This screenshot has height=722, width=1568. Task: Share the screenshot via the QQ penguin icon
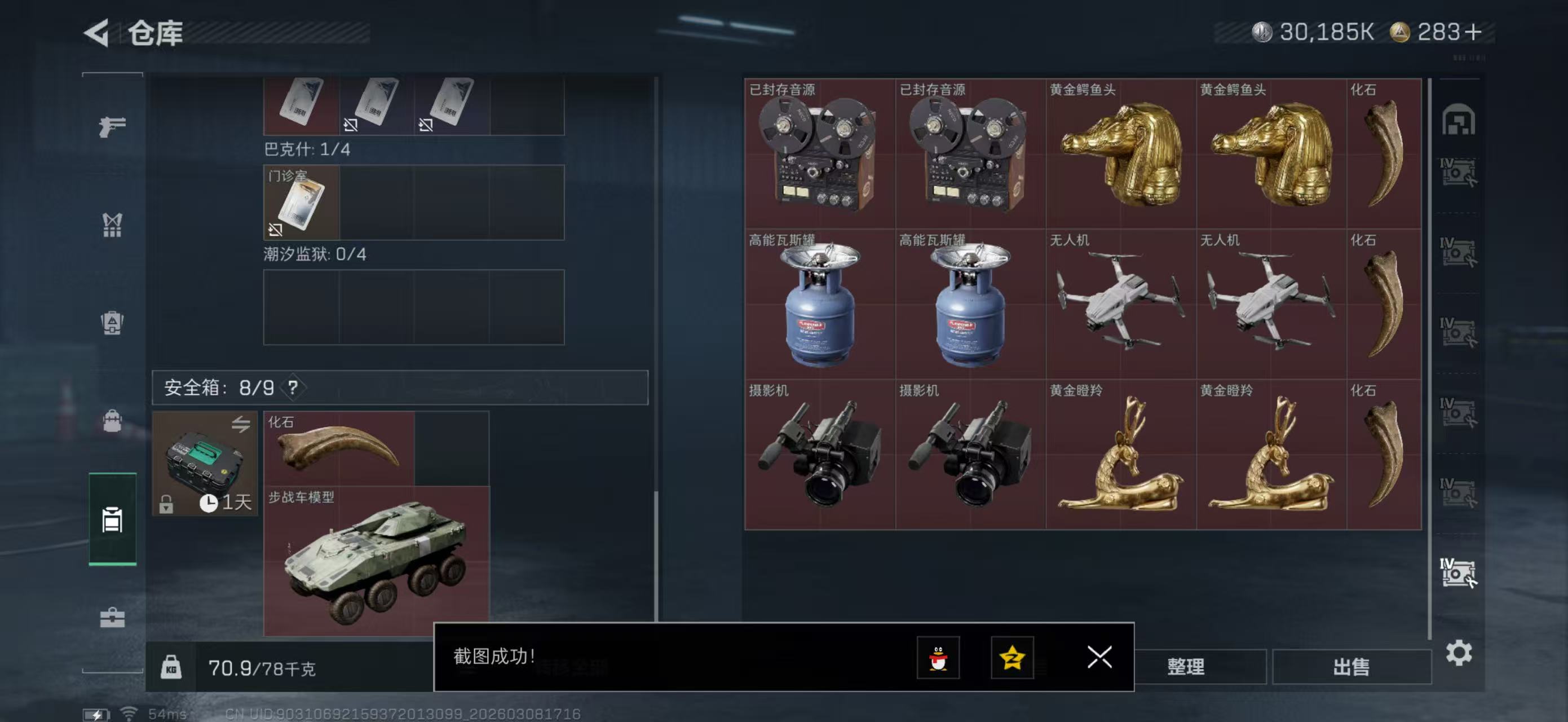tap(938, 658)
